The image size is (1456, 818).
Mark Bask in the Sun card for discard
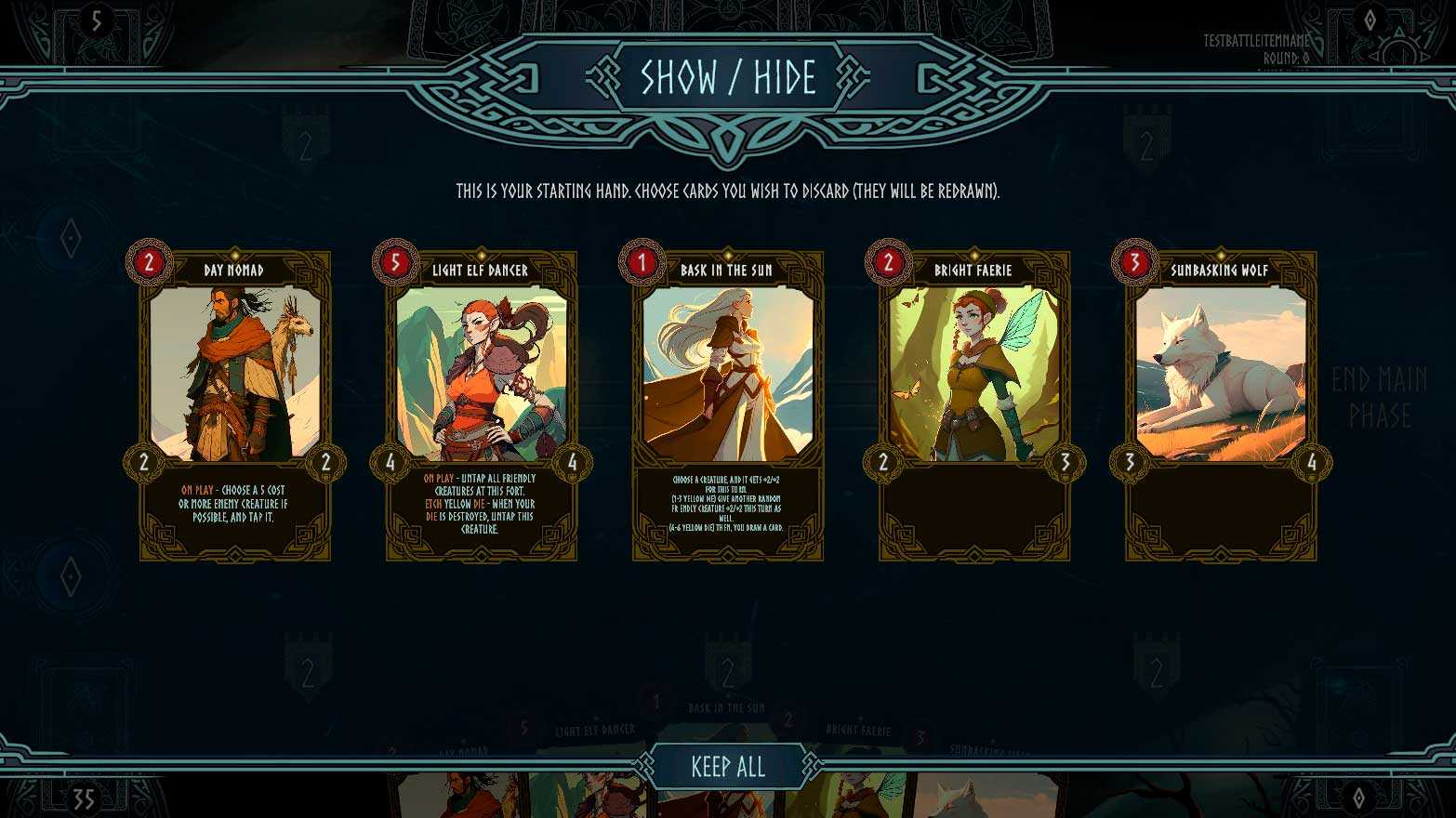pyautogui.click(x=728, y=405)
